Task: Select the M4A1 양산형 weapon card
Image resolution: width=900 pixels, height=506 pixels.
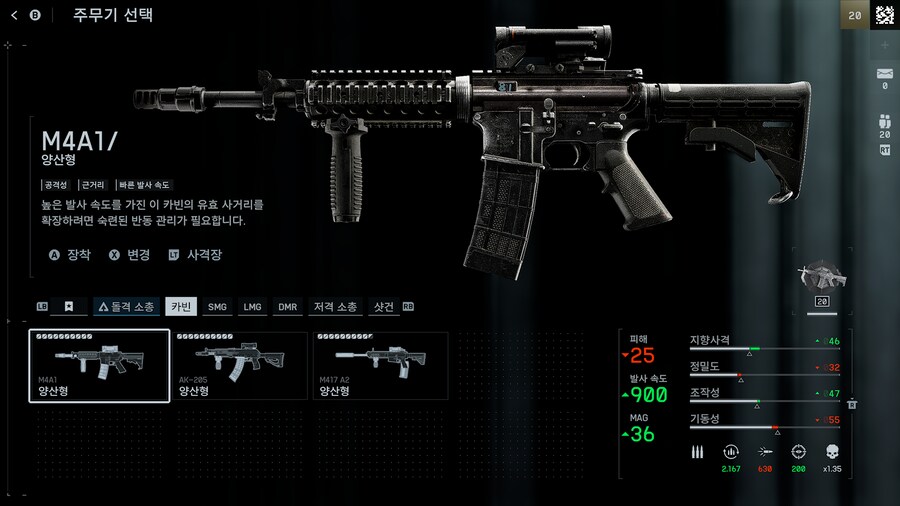Action: click(99, 366)
